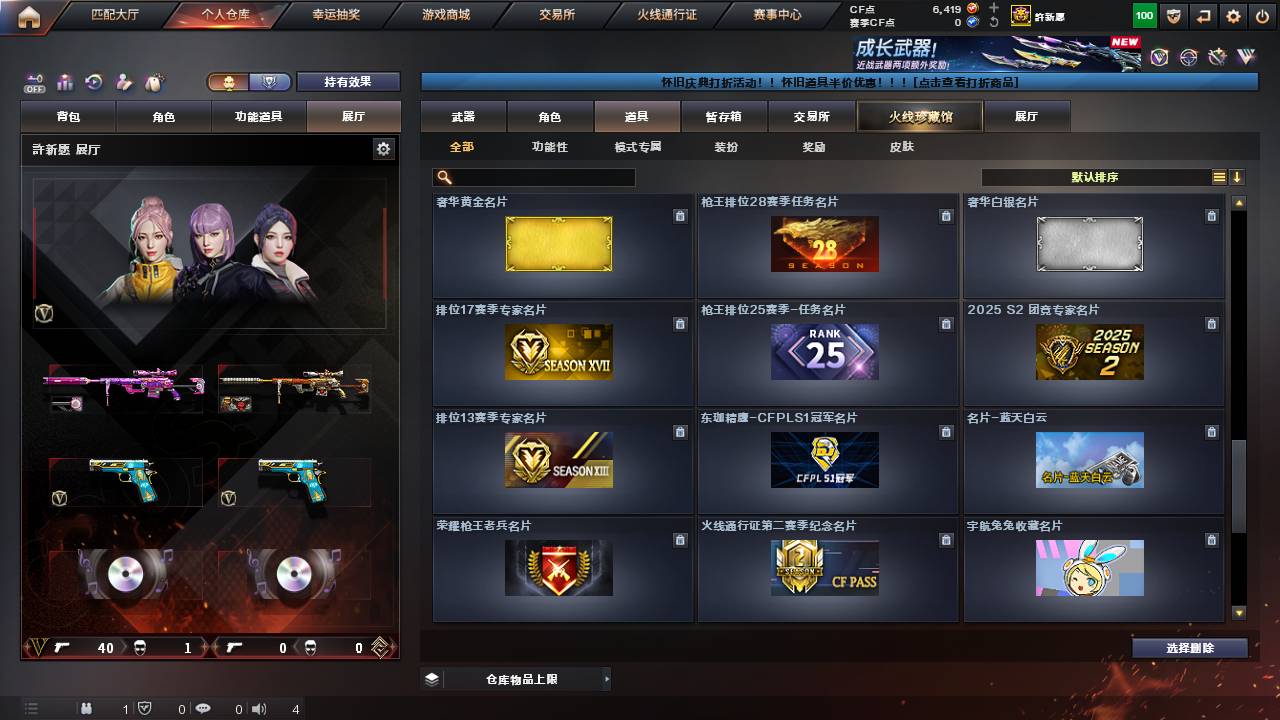1280x720 pixels.
Task: Expand 仓库物品上限 with its side arrow
Action: pyautogui.click(x=606, y=678)
